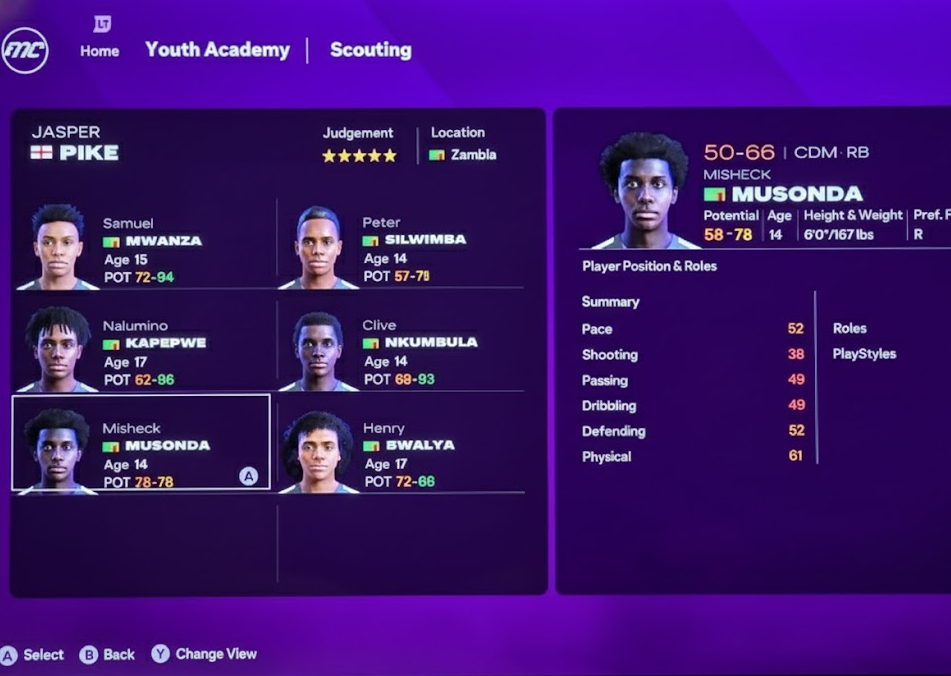Choose Peter Silwimba's player card

tap(400, 248)
